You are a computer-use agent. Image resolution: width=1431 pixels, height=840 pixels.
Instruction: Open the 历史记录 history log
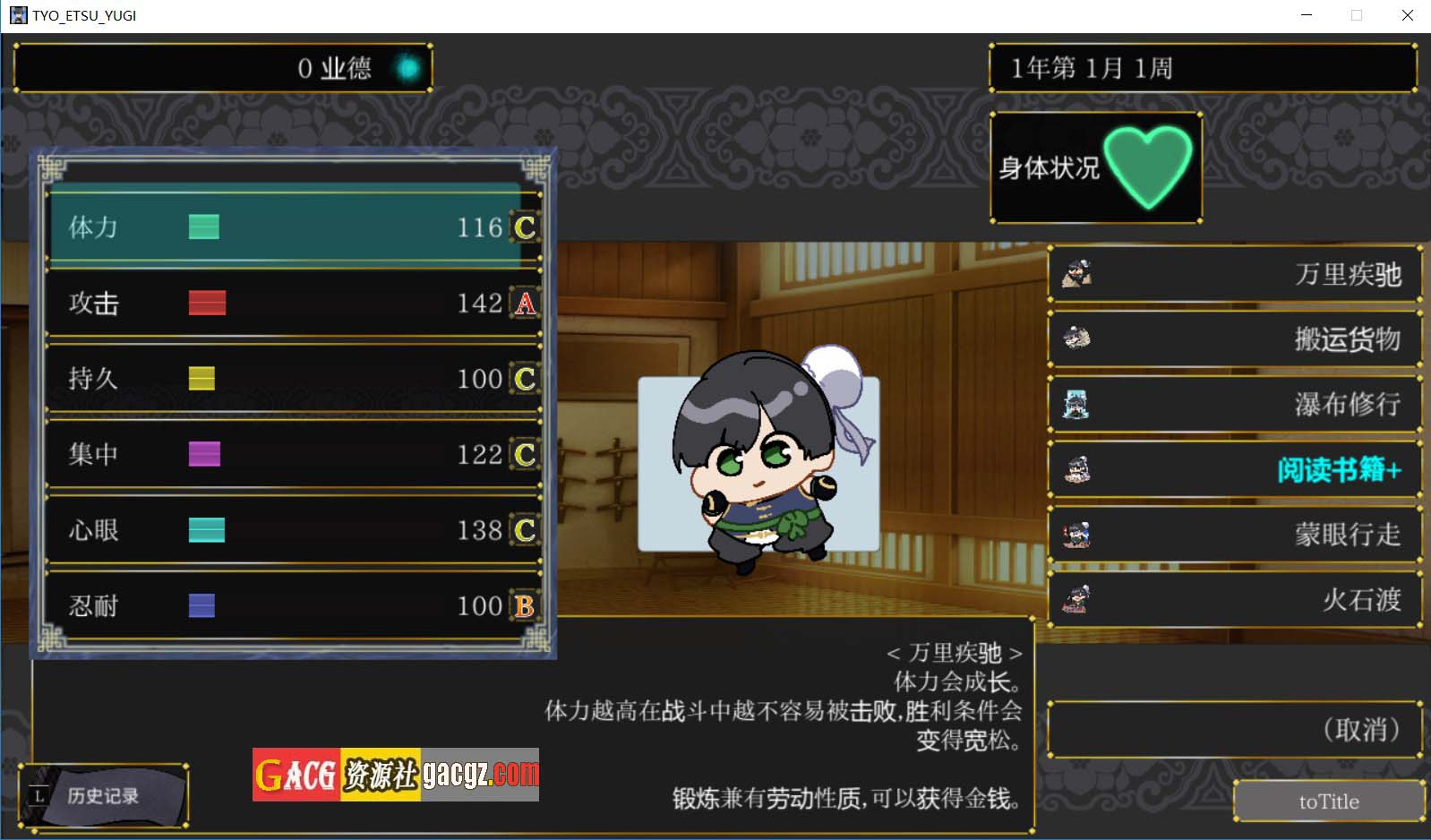[102, 795]
